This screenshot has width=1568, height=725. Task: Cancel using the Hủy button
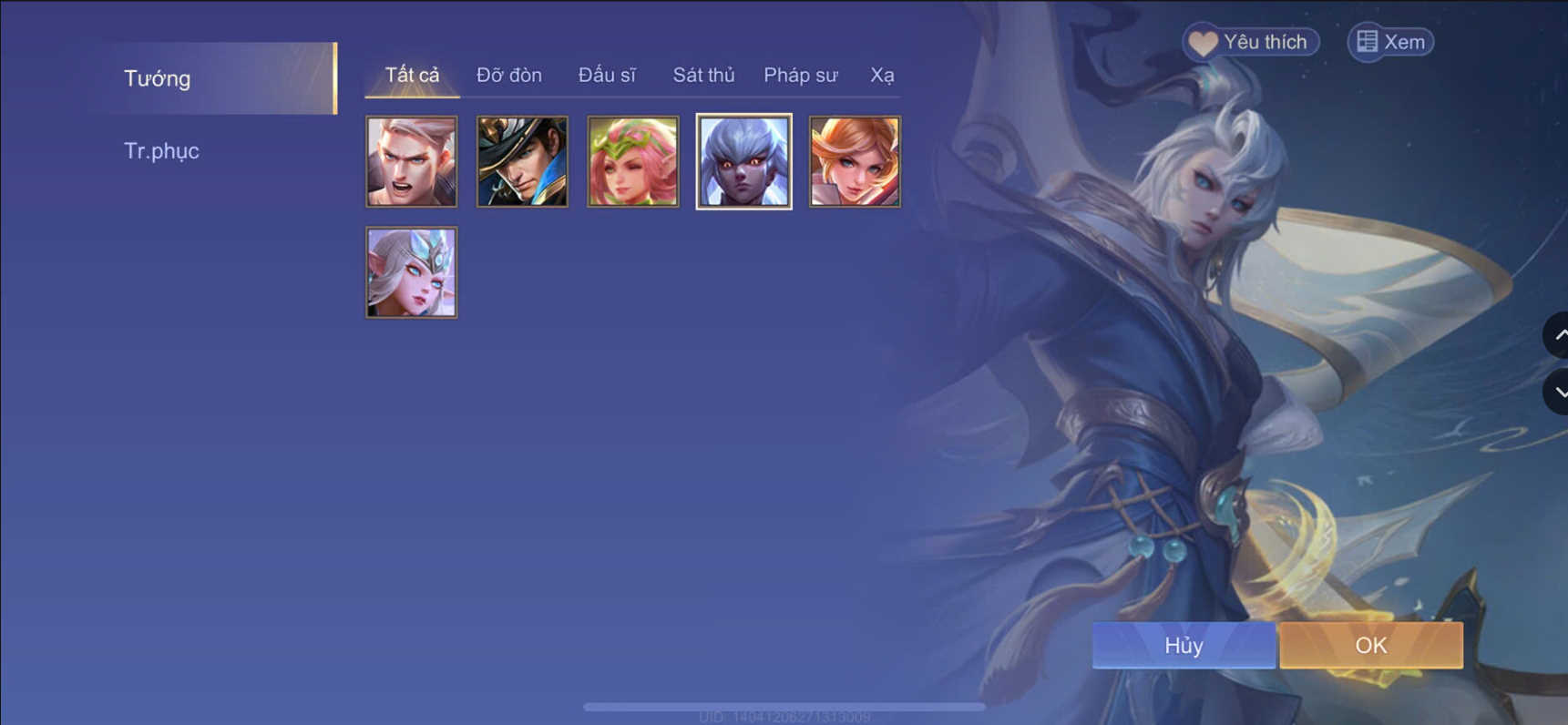click(1183, 645)
